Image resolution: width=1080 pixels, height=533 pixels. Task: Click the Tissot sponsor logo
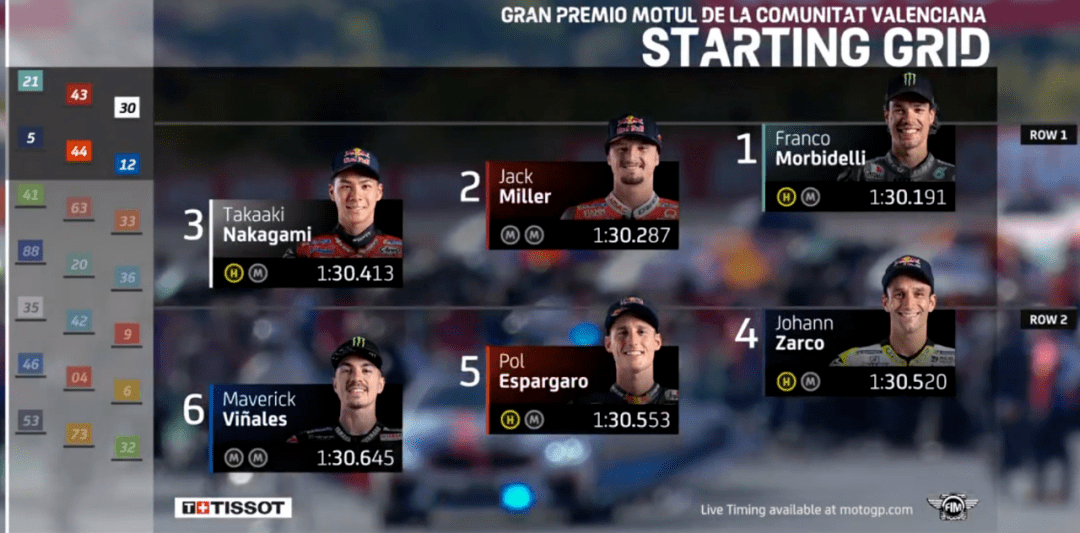[x=233, y=508]
